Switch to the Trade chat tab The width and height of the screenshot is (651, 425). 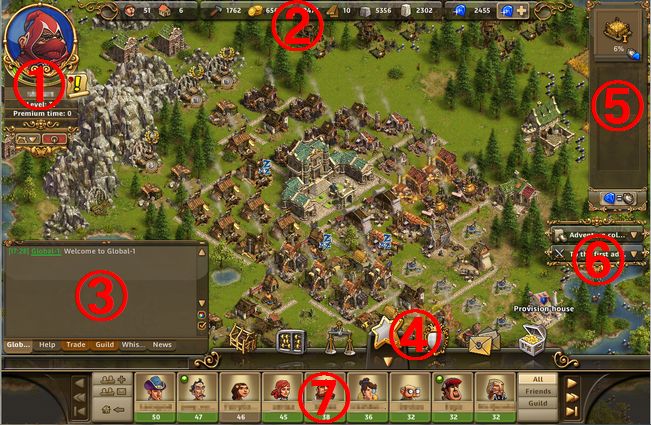coord(76,345)
